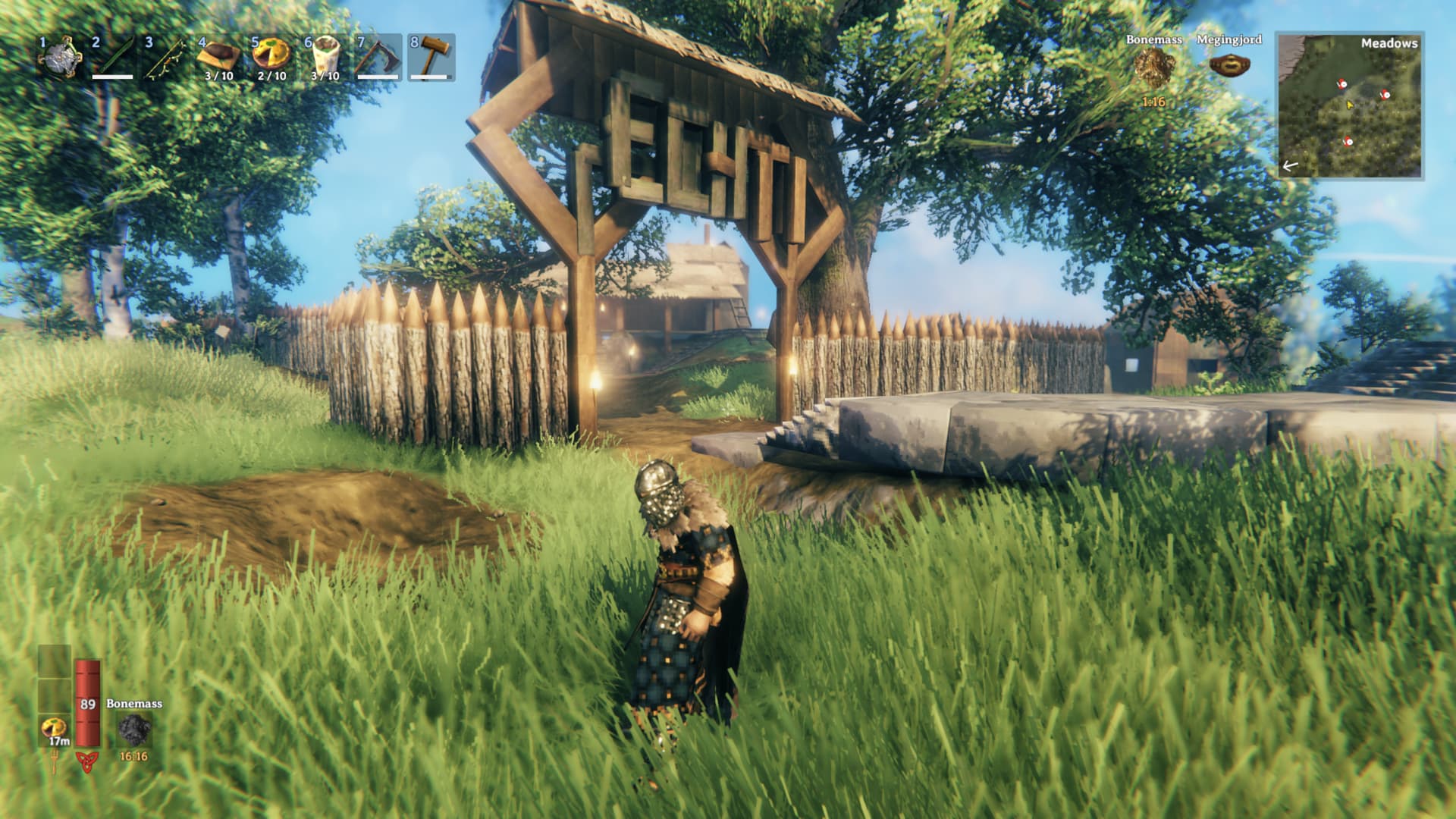Open the Meadows minimap
1456x819 pixels.
coord(1349,105)
